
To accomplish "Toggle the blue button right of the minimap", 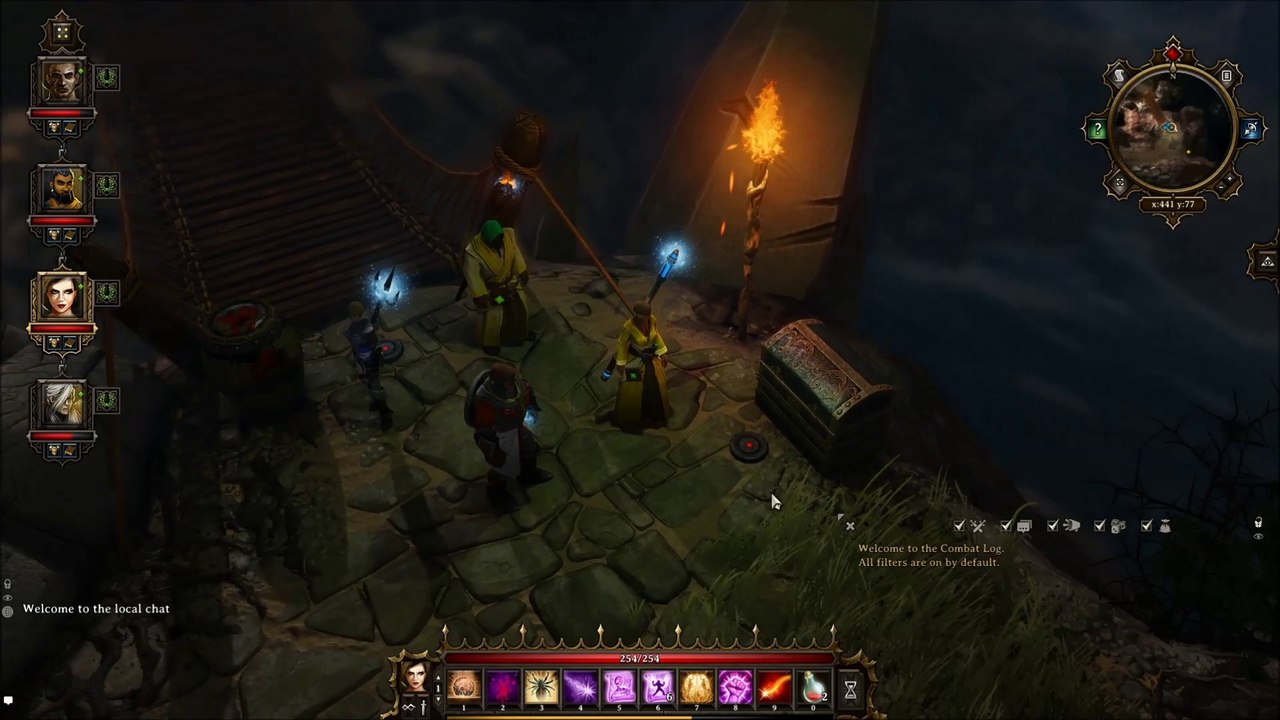I will tap(1250, 130).
